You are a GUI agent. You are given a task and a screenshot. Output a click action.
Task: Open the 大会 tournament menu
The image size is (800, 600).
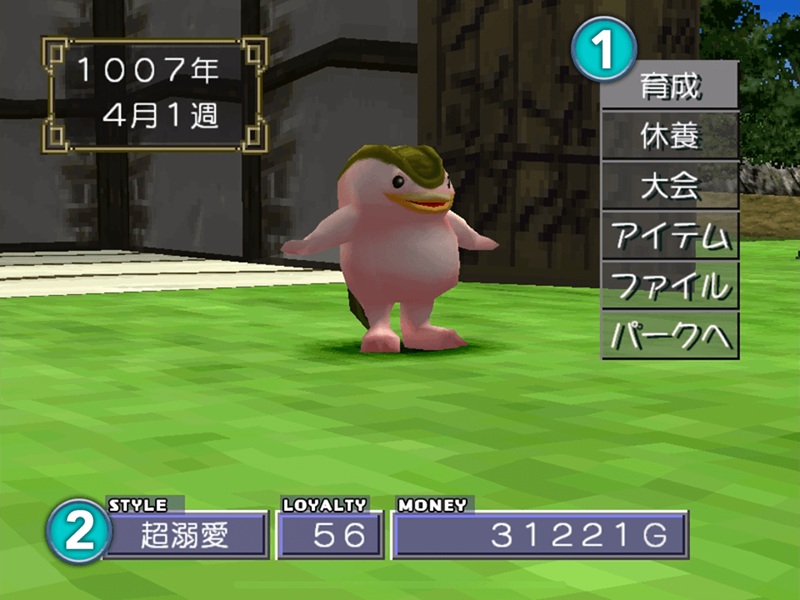coord(670,185)
